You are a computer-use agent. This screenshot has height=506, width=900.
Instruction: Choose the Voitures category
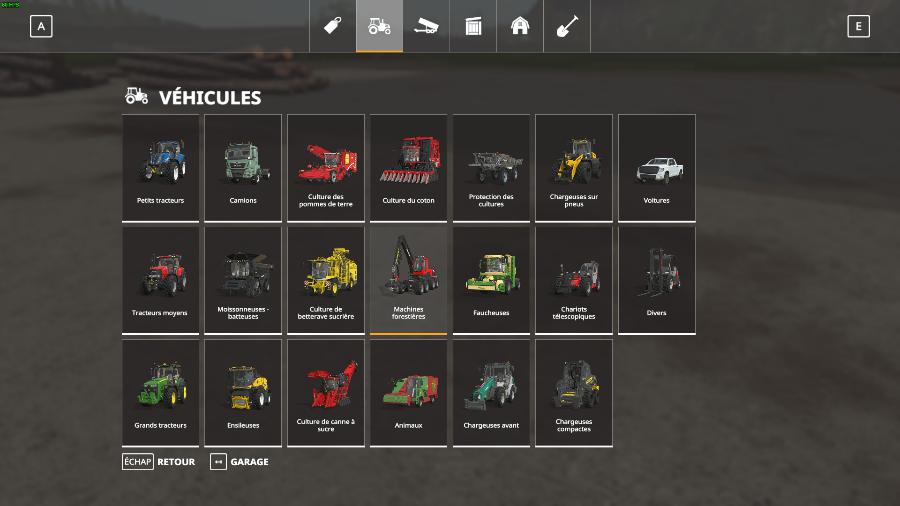coord(656,168)
